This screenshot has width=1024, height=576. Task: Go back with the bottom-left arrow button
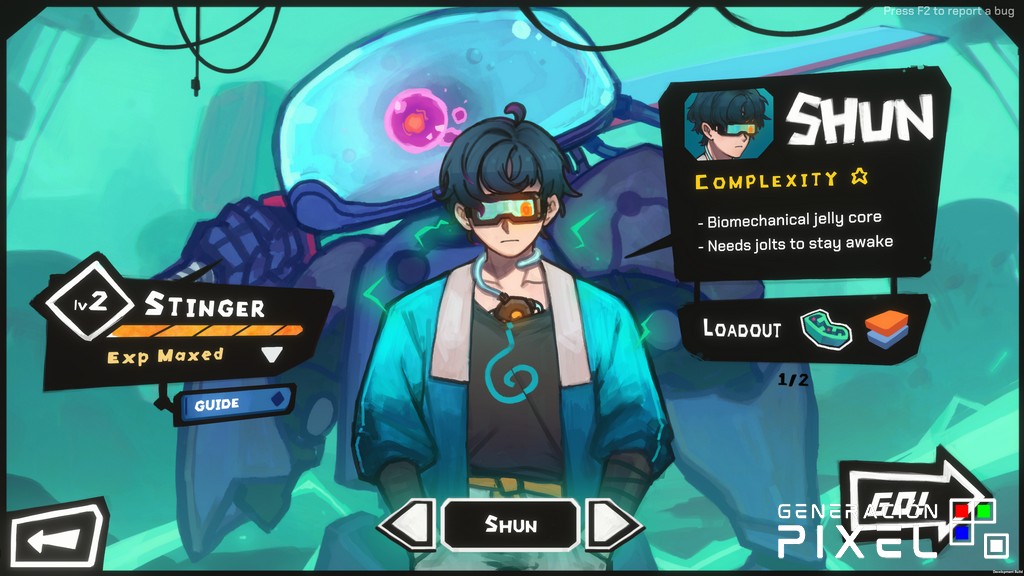coord(54,540)
